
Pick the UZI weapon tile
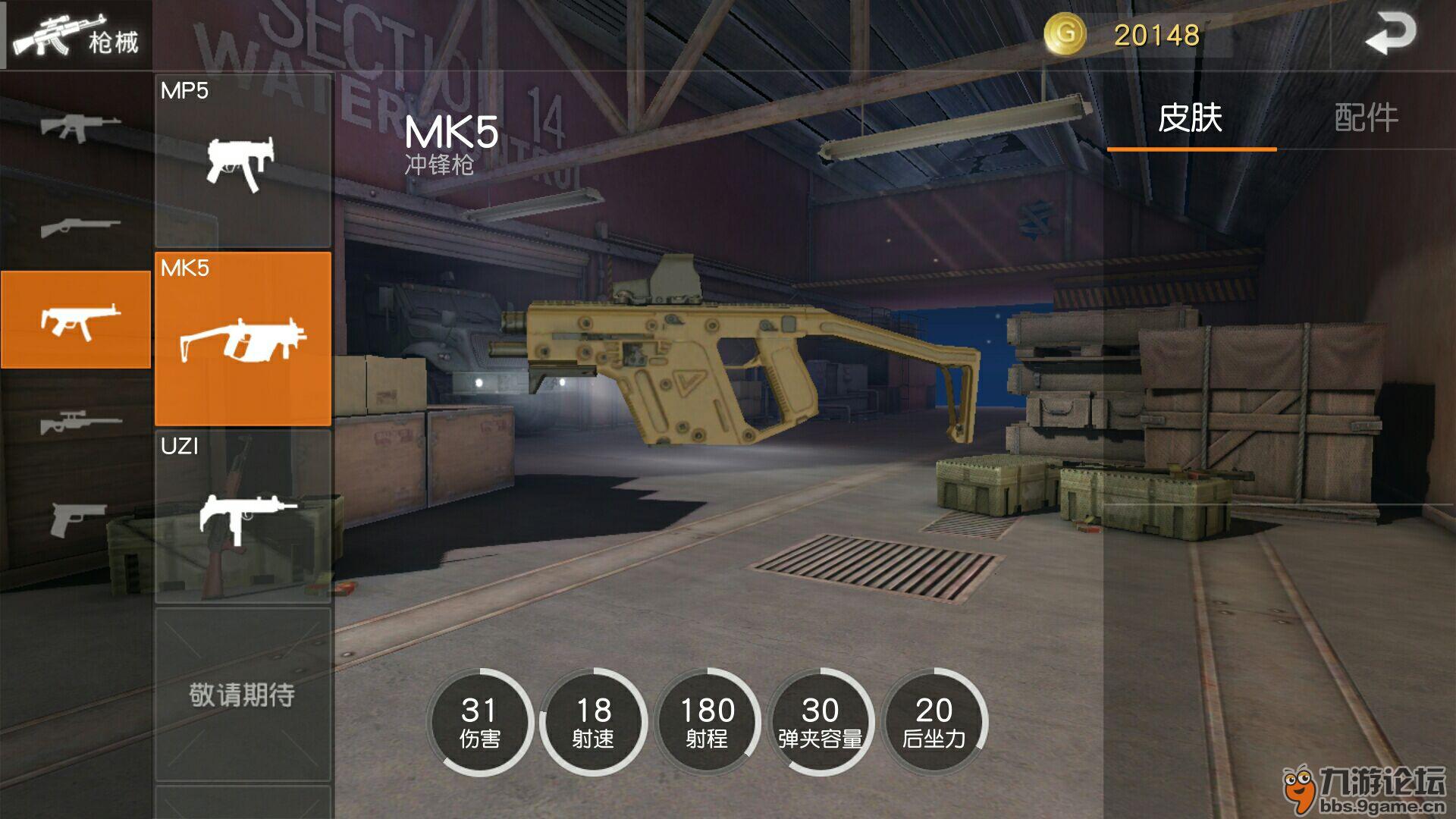[243, 516]
